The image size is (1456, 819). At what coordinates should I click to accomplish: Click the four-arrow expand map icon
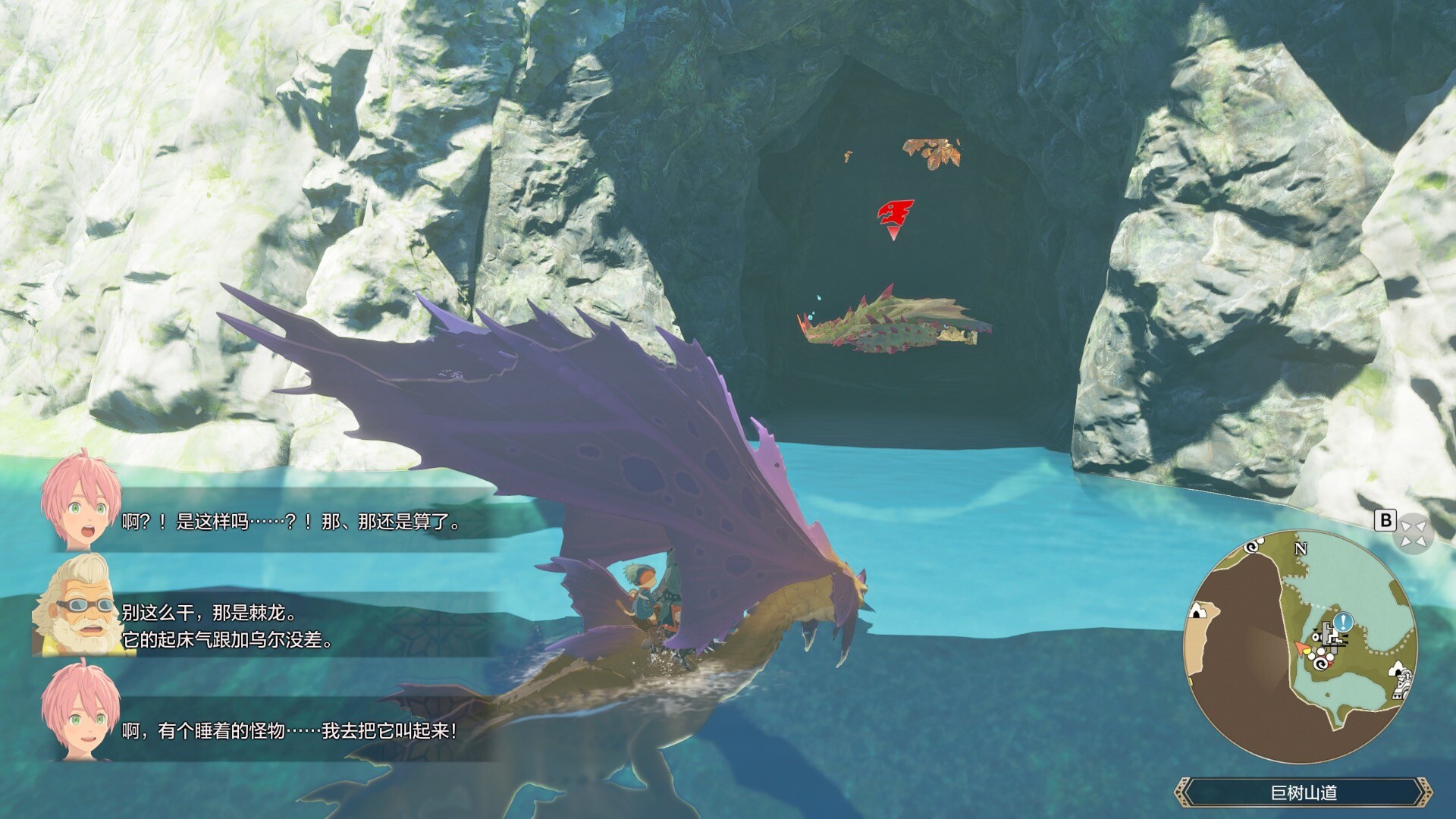[1414, 532]
